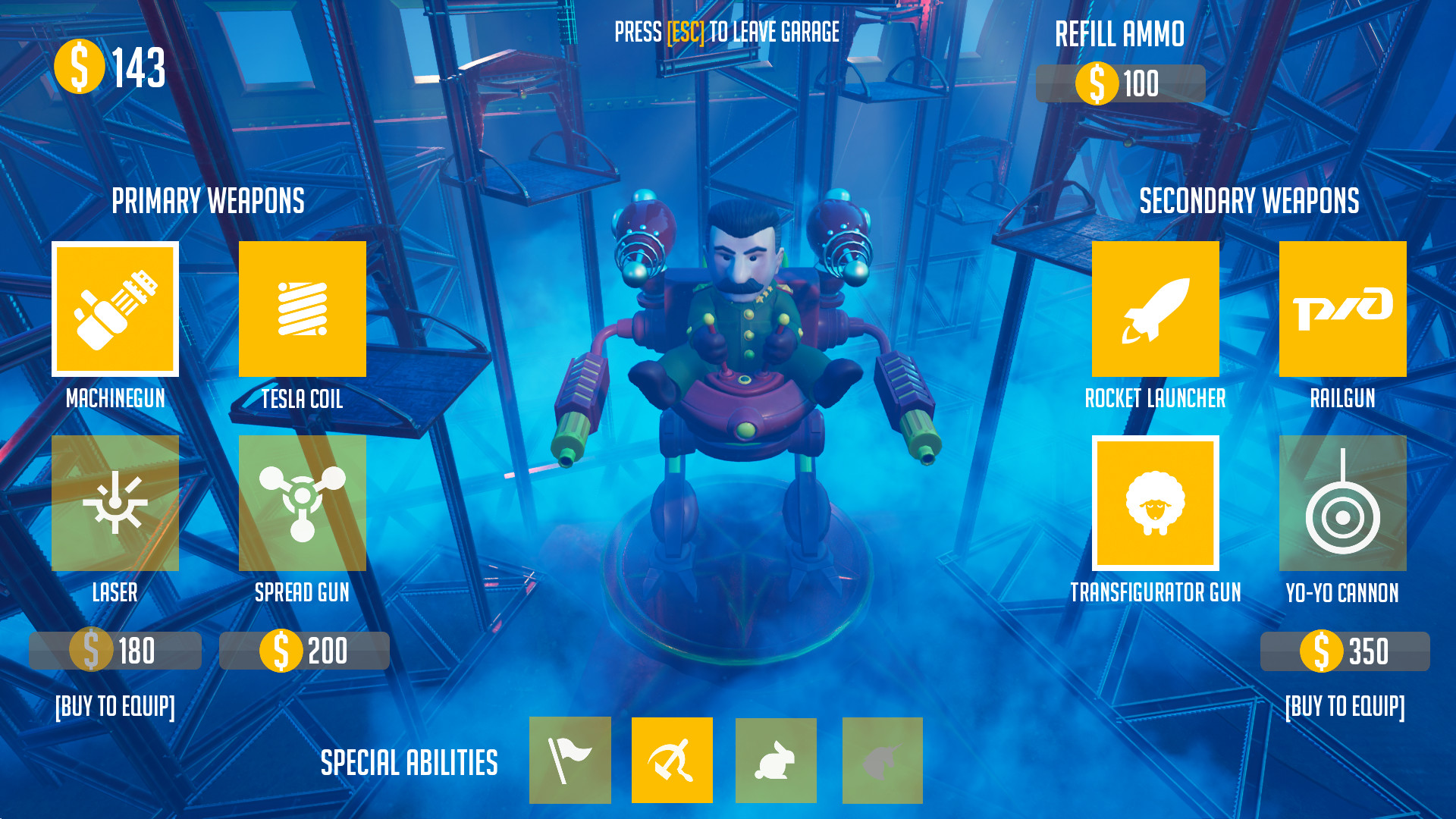Equip the Railgun weapon

click(x=1342, y=309)
